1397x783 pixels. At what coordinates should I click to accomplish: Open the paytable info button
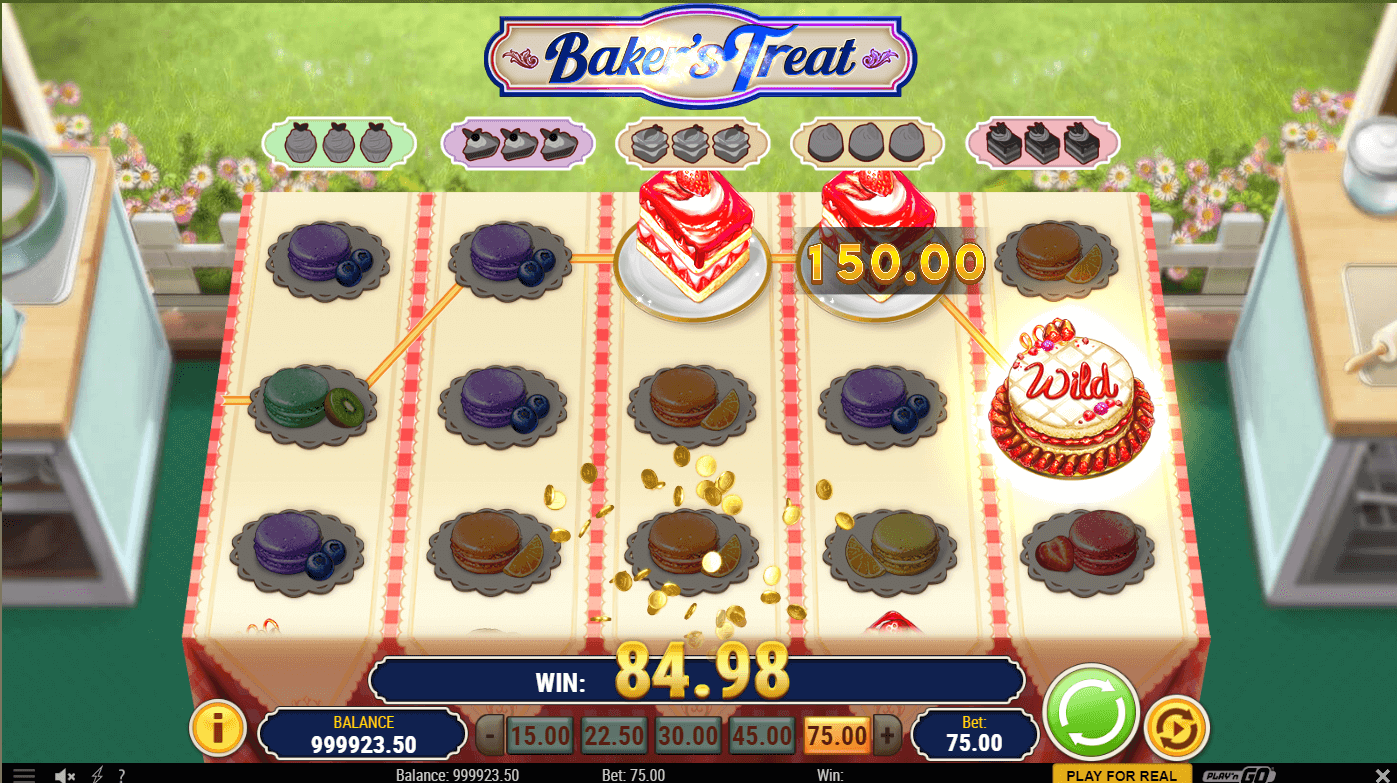click(x=217, y=727)
